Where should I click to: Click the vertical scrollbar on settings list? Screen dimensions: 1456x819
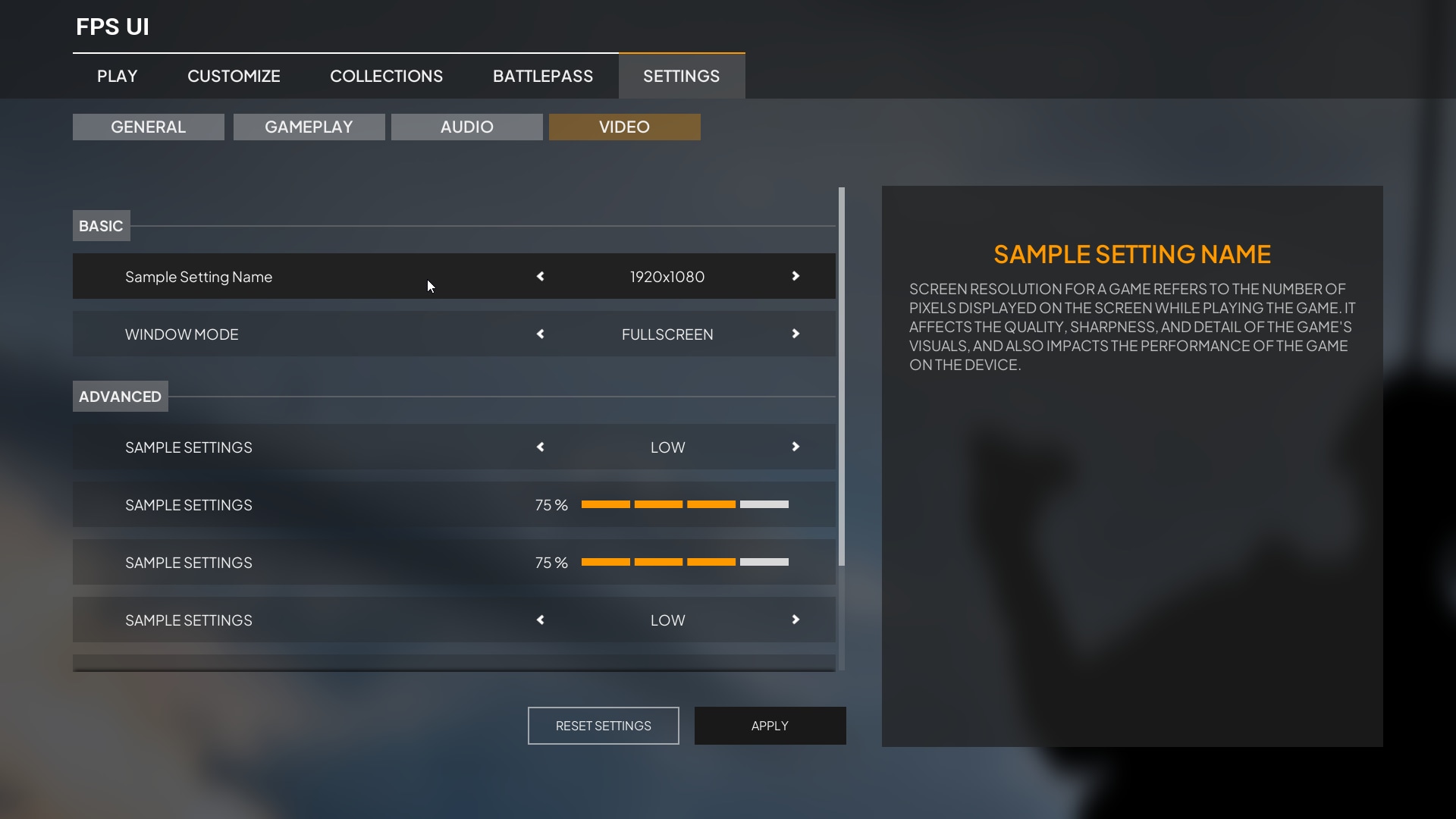[842, 375]
